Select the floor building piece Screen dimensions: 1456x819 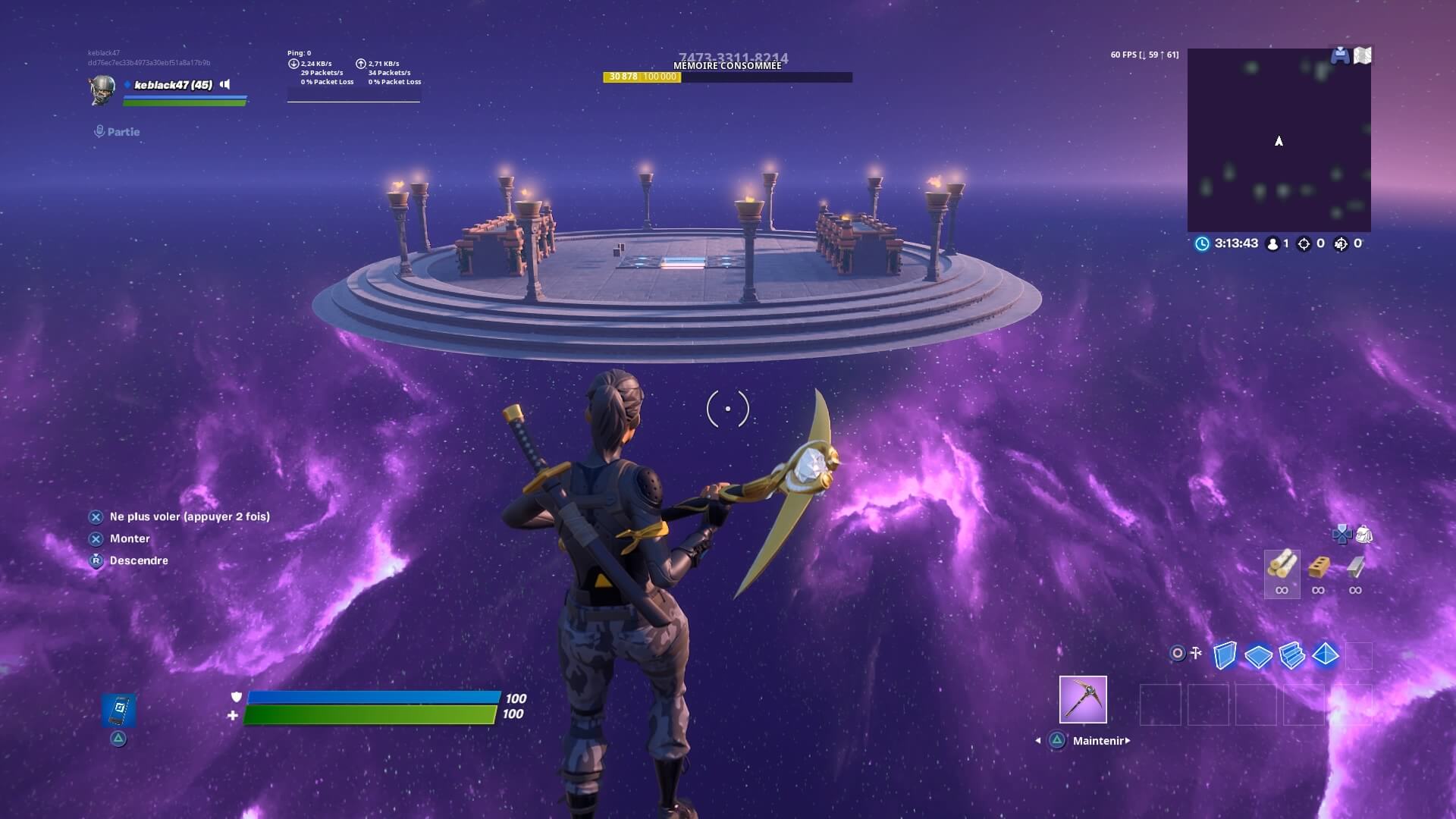point(1258,656)
